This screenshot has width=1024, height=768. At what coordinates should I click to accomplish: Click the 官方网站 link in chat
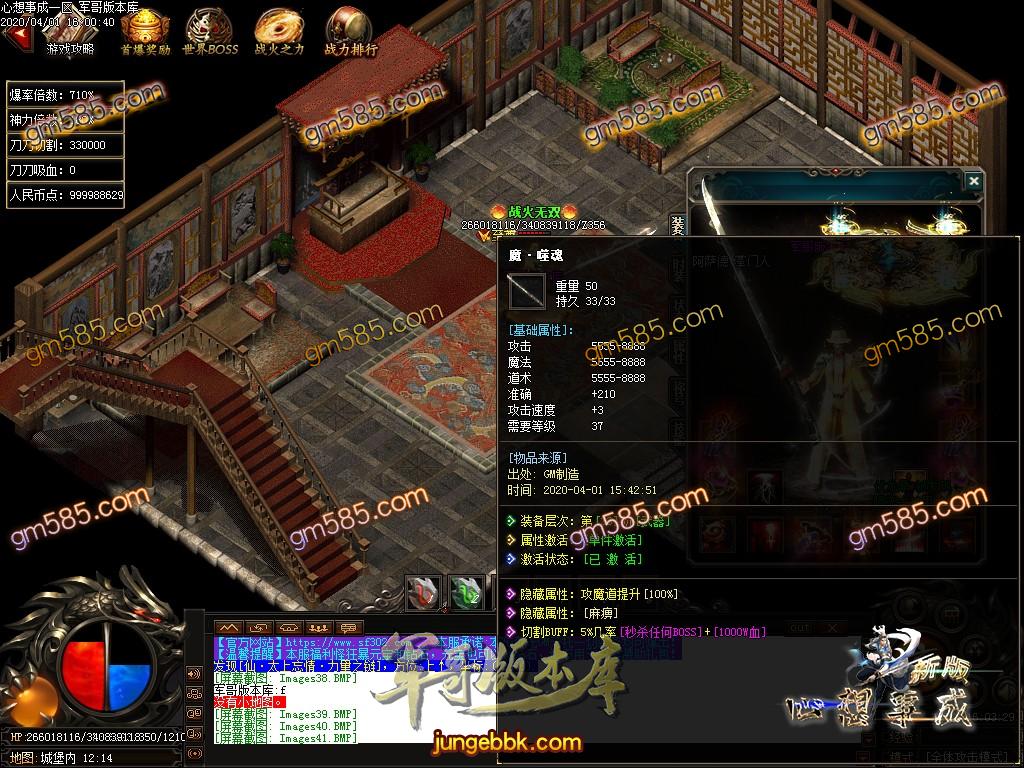[248, 642]
